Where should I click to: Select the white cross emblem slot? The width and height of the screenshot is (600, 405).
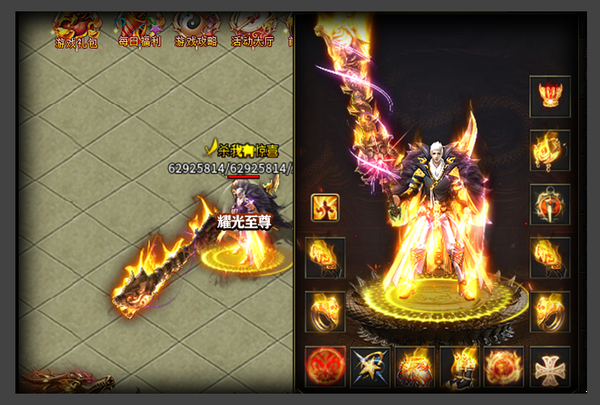(550, 367)
